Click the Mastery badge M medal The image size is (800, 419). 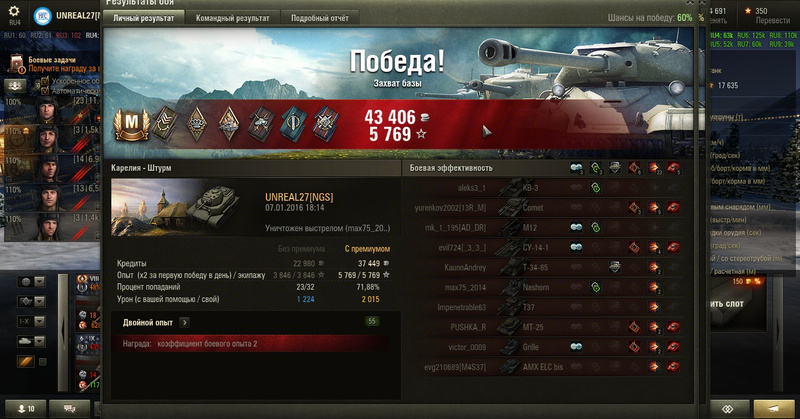coord(129,124)
